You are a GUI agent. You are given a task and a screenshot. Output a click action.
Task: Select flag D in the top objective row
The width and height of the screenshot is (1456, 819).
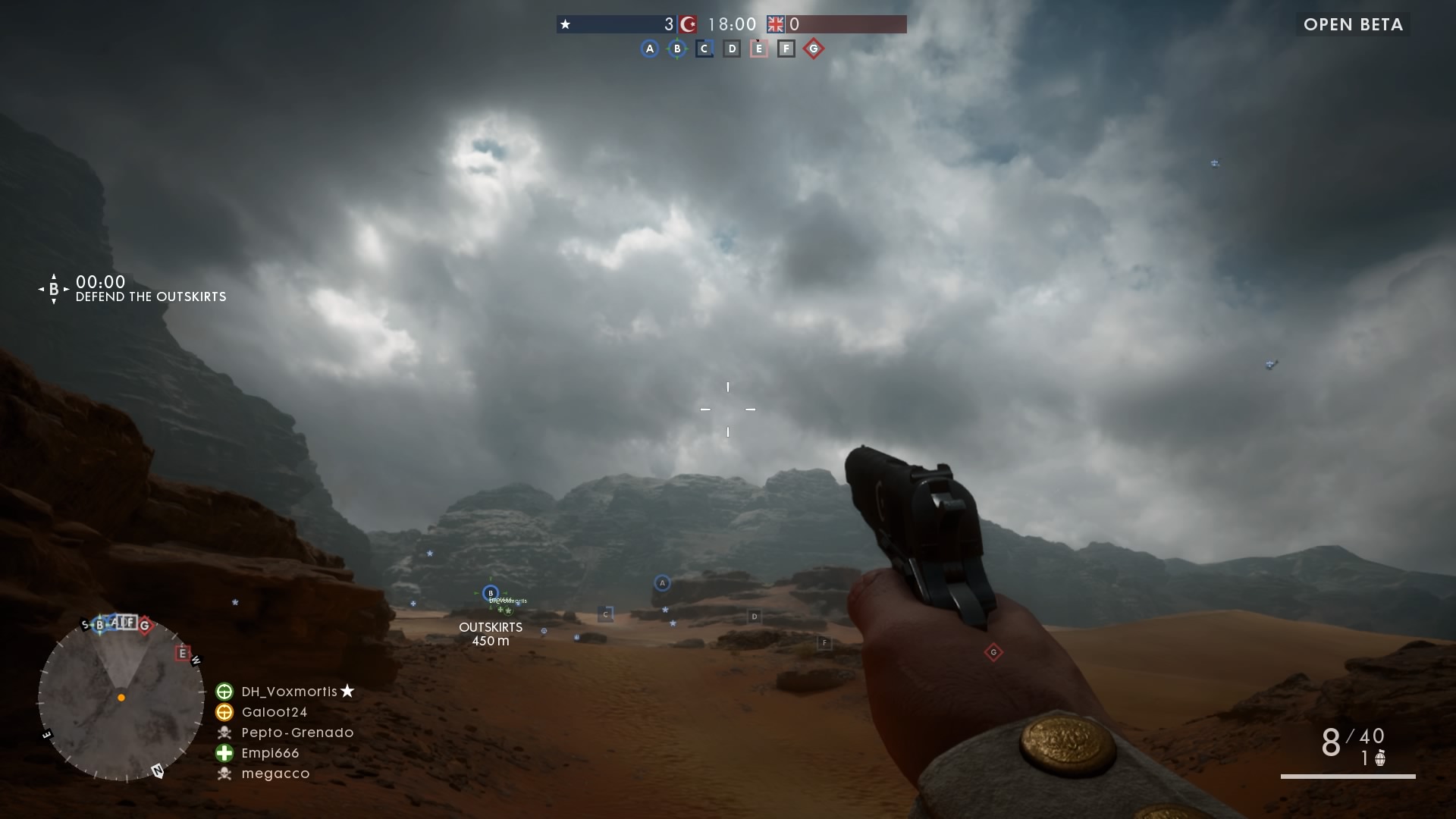(732, 49)
